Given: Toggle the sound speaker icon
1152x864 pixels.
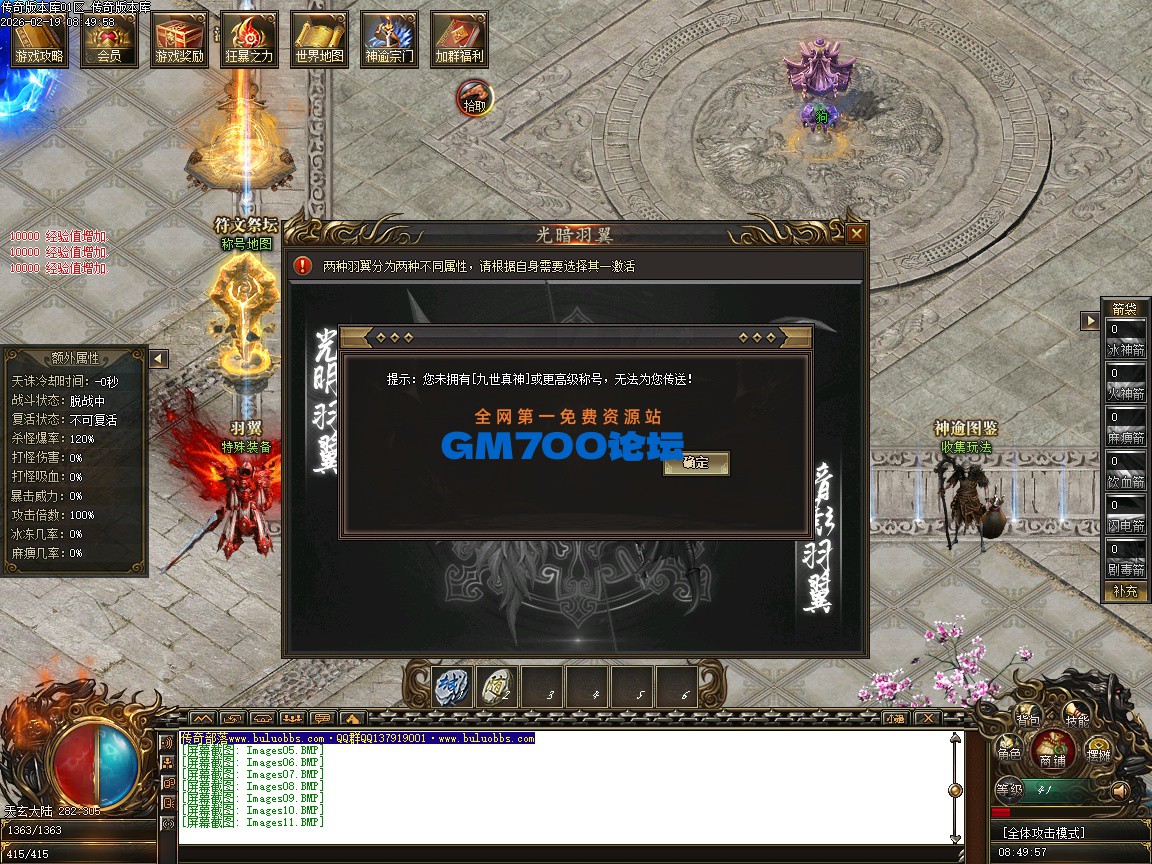Looking at the screenshot, I should (x=1119, y=790).
